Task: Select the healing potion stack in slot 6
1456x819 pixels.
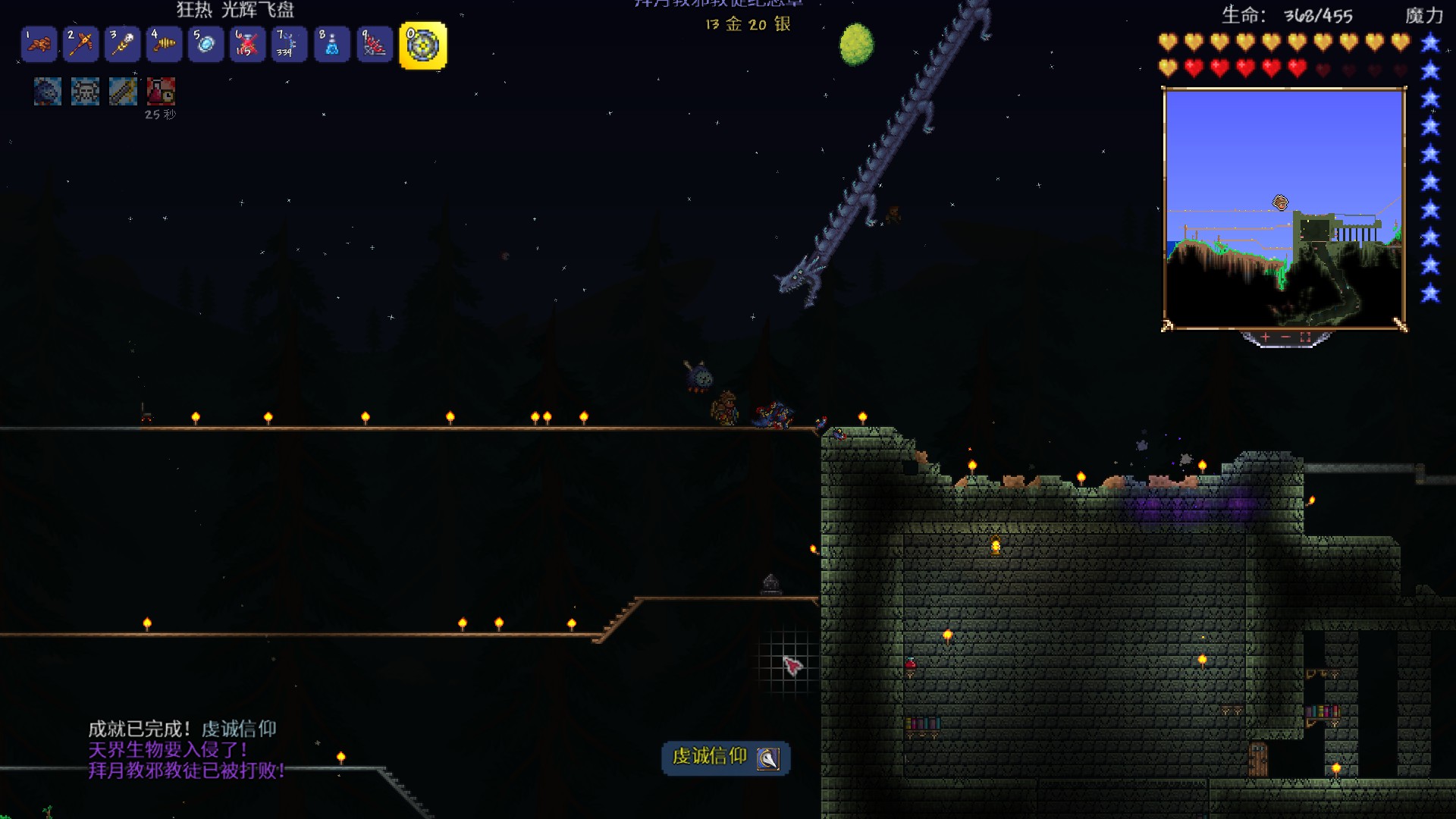Action: tap(247, 44)
